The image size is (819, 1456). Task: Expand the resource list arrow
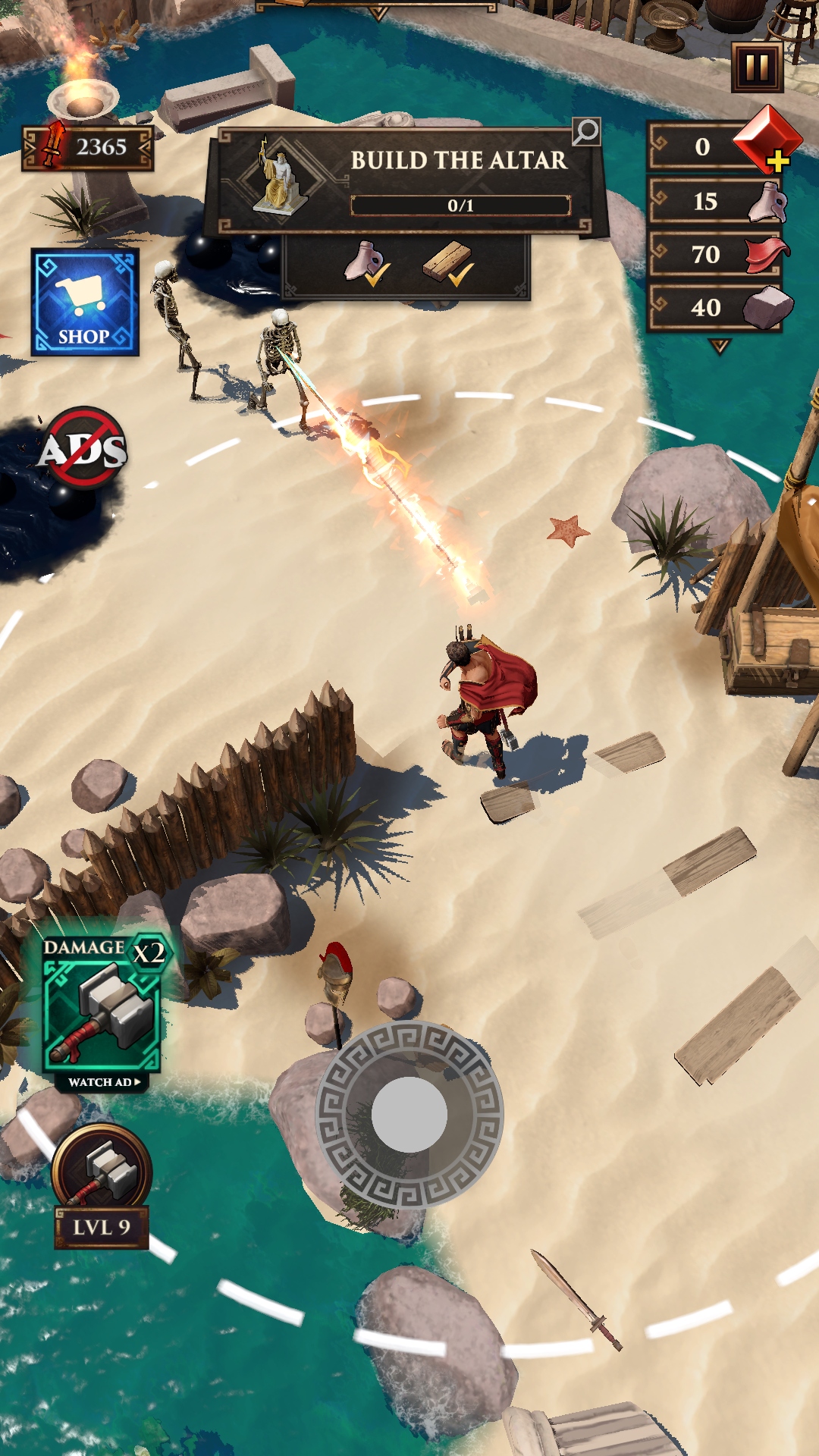[x=719, y=347]
